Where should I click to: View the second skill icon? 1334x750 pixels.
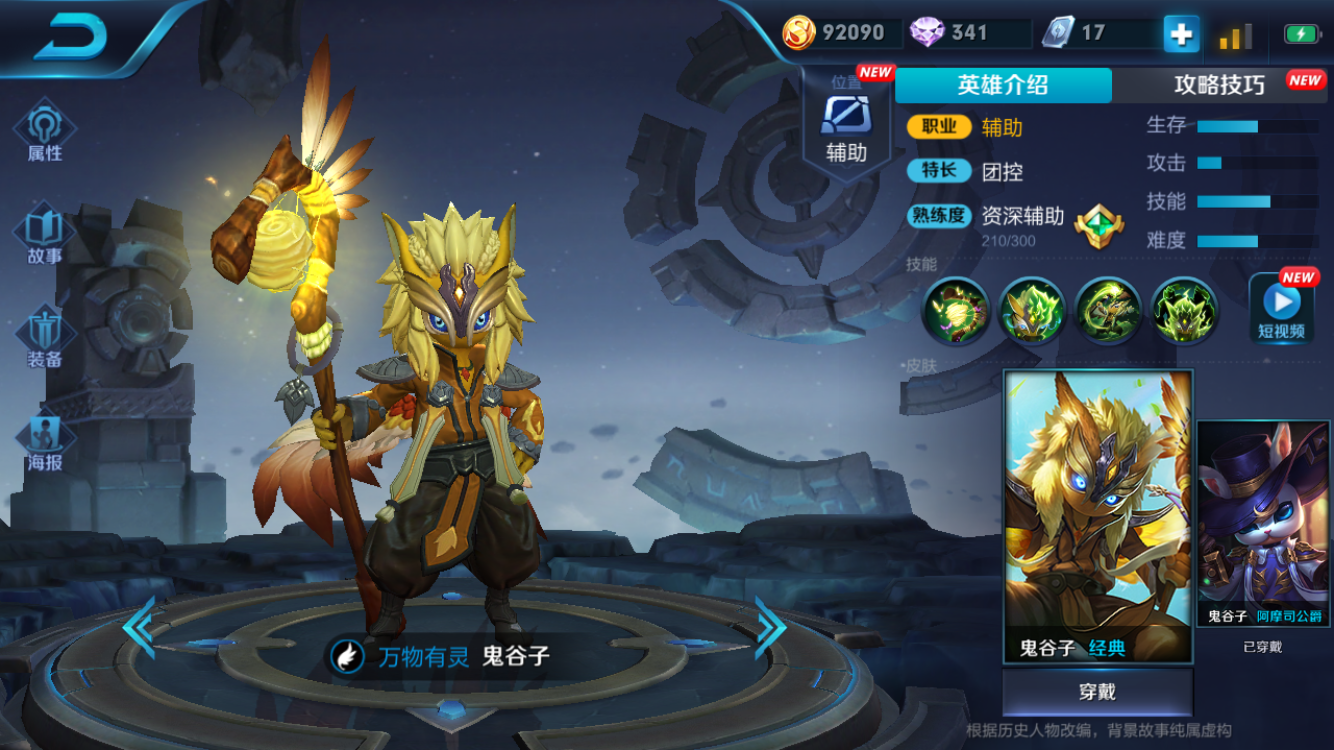(1032, 311)
